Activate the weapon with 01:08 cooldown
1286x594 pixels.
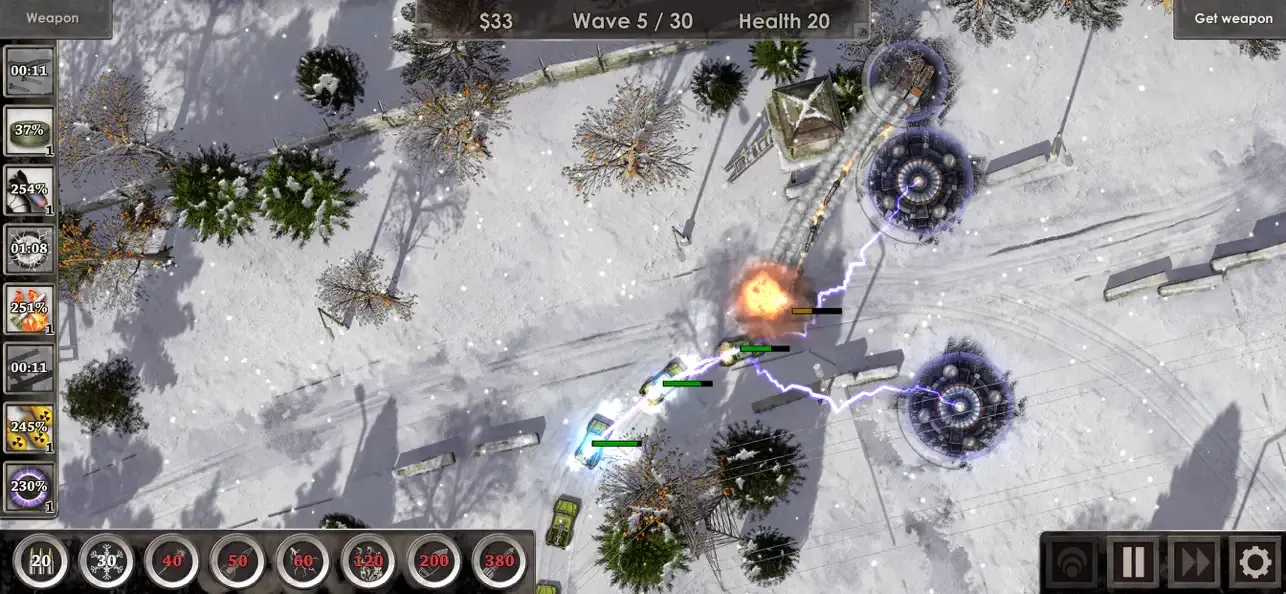[29, 249]
